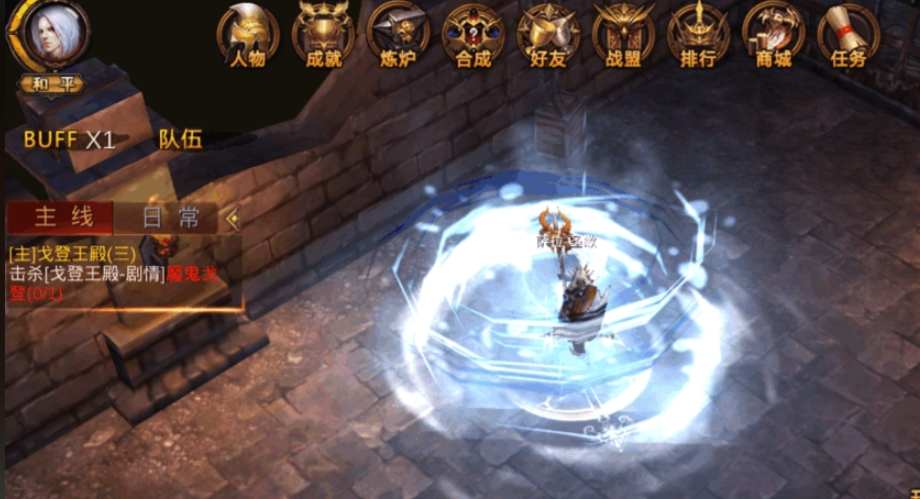Screen dimensions: 920x499
Task: Open the 炼炉 forge menu
Action: (x=397, y=36)
